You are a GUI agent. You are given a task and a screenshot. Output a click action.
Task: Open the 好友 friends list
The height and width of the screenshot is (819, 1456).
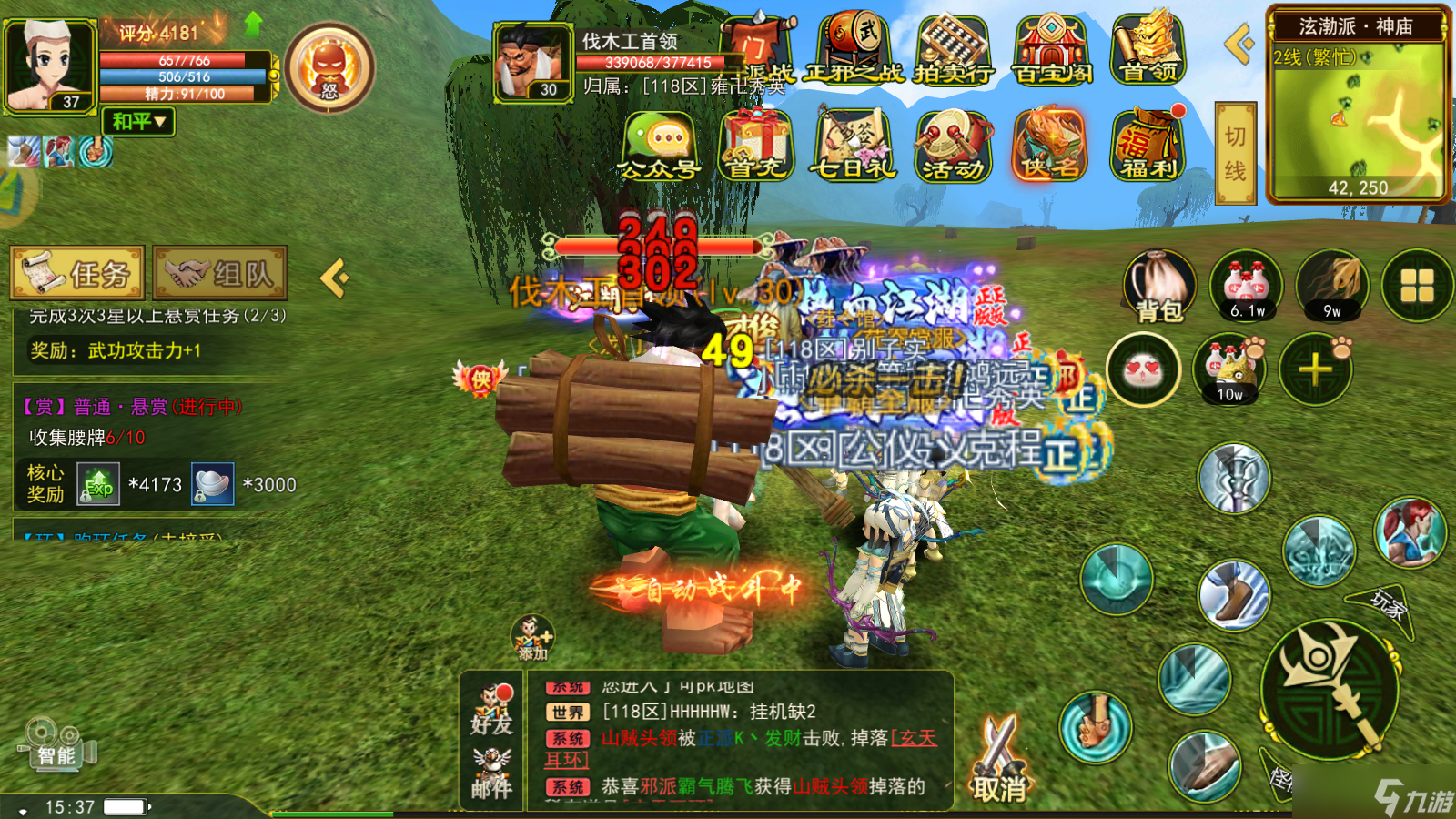coord(491,710)
